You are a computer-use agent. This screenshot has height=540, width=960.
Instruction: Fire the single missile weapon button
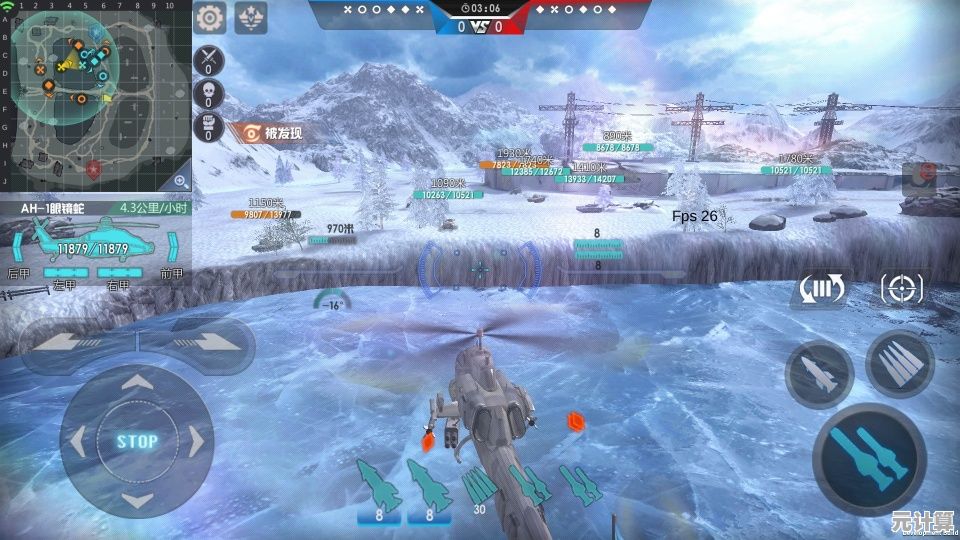[819, 374]
